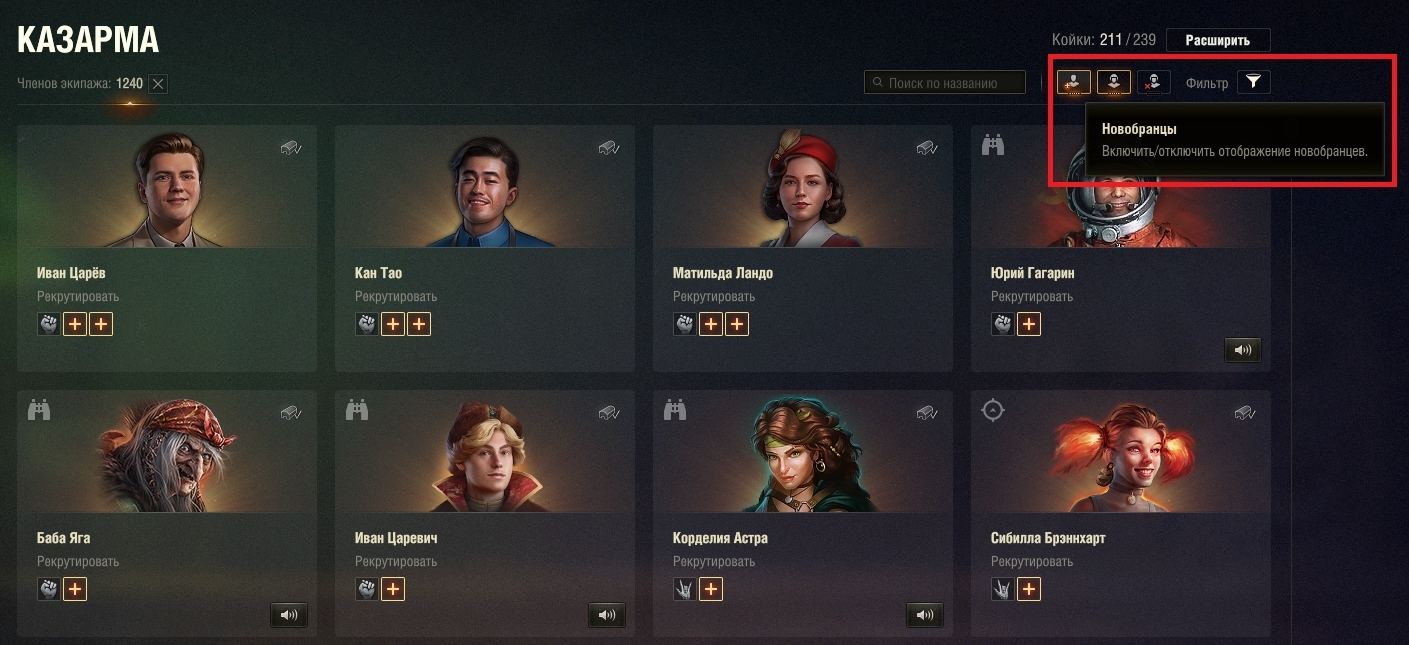Click Сибилла Брэннхарт's plus perk slot
Image resolution: width=1409 pixels, height=645 pixels.
(x=1028, y=589)
